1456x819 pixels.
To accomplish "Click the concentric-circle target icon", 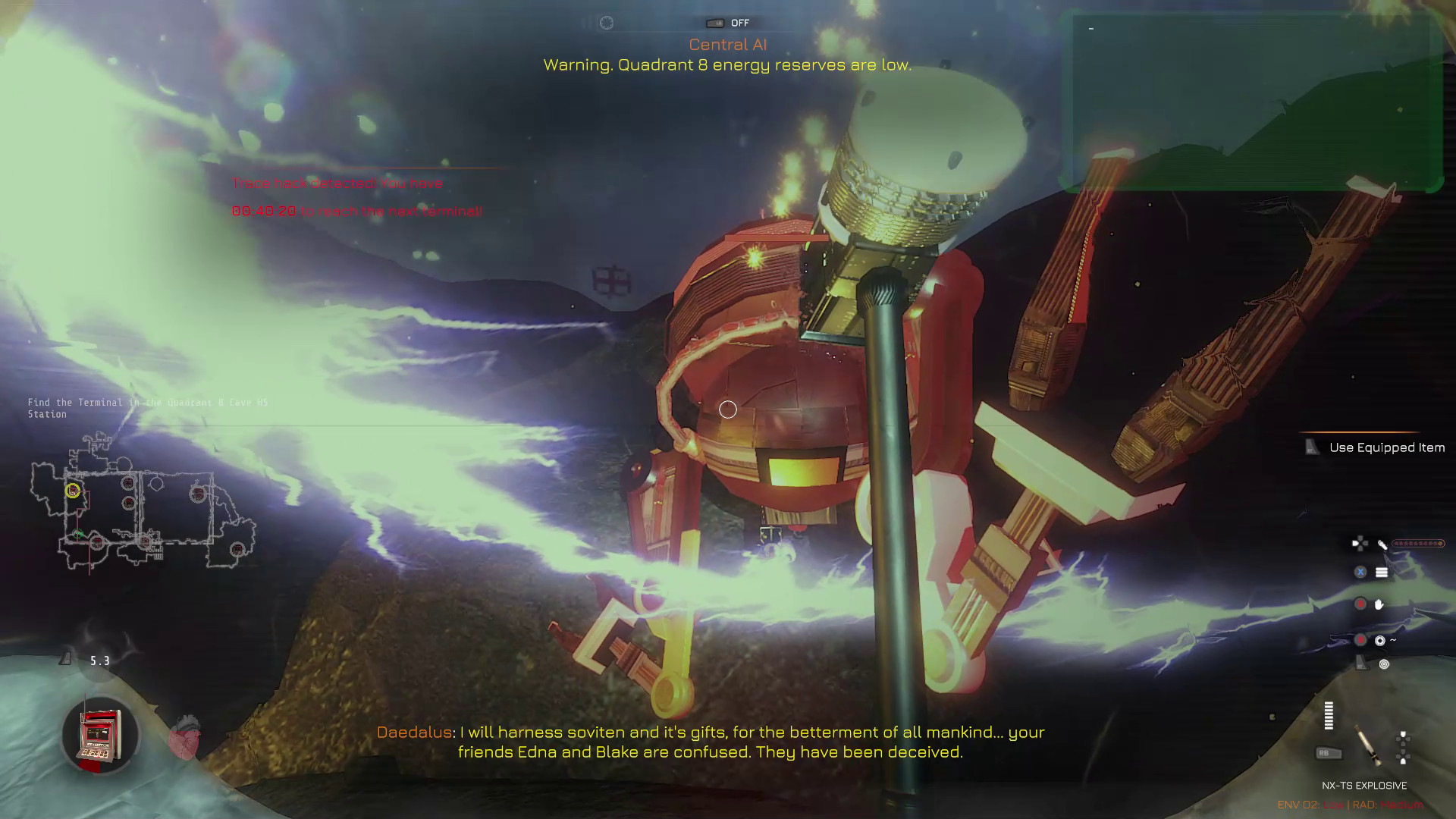I will pos(1384,664).
